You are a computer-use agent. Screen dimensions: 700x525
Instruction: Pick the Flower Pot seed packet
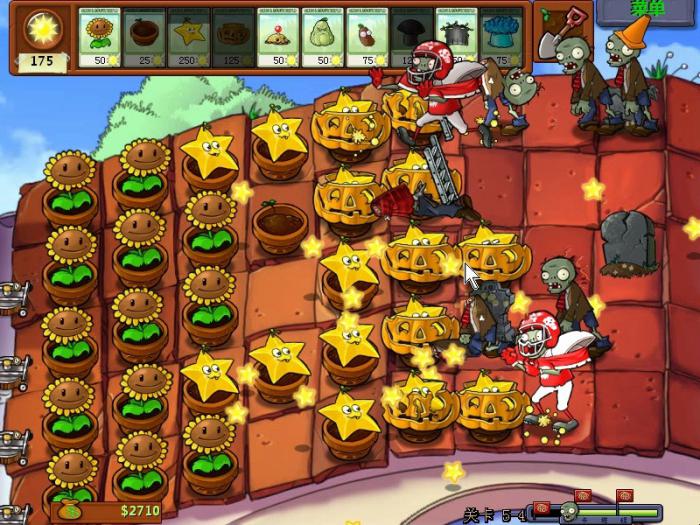coord(144,39)
